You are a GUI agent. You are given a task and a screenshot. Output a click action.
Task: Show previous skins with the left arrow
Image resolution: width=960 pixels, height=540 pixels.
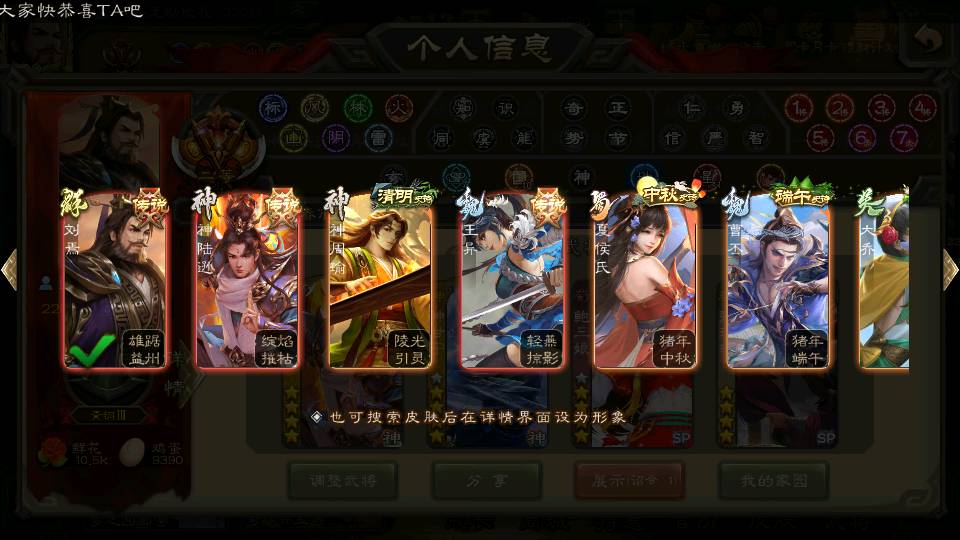9,270
